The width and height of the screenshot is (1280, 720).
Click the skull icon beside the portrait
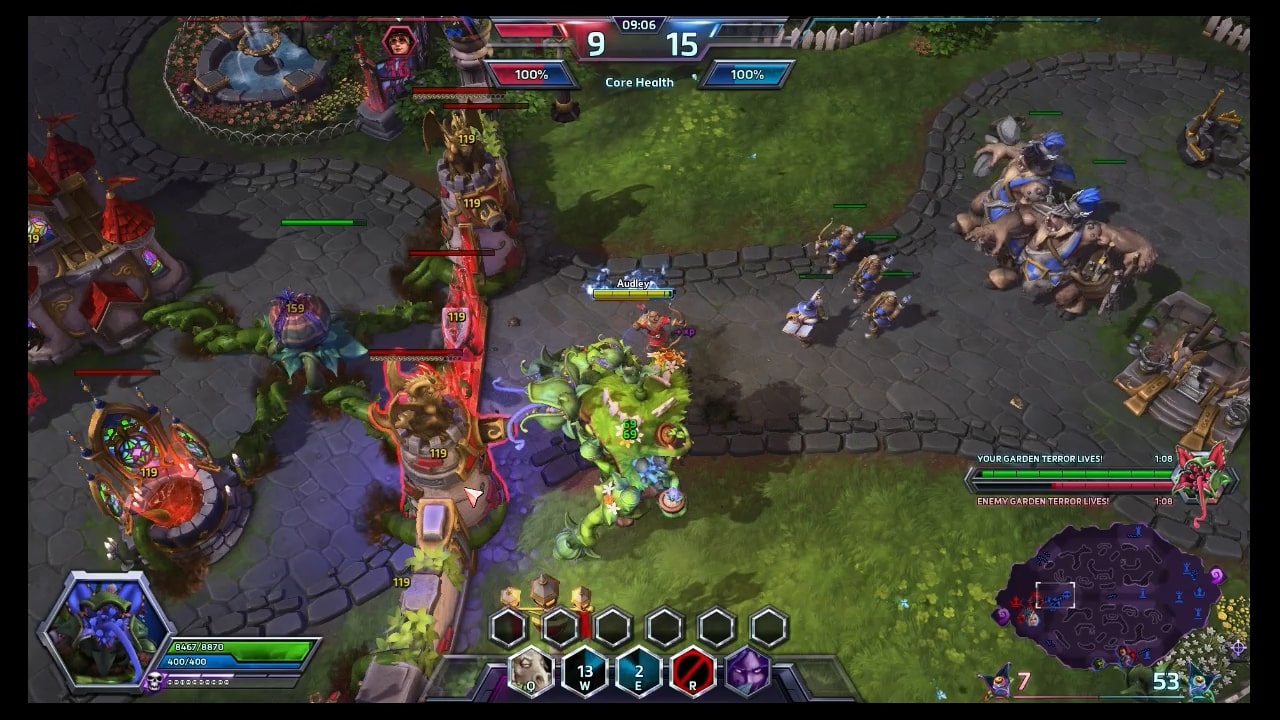pos(156,681)
